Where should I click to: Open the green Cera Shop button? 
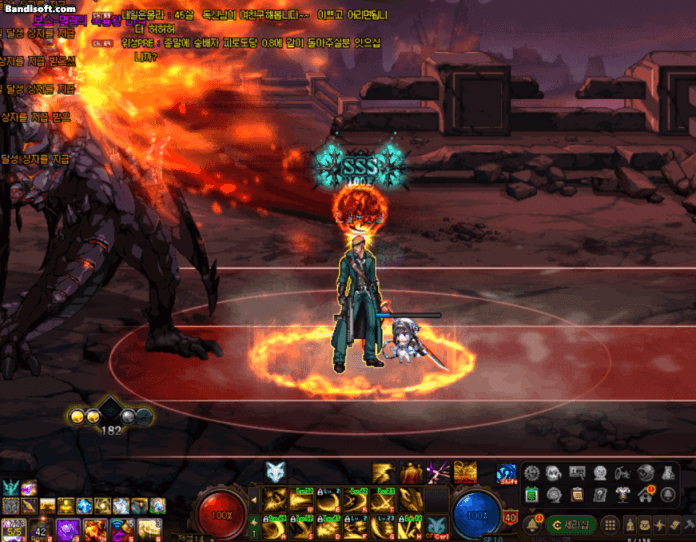tap(572, 524)
